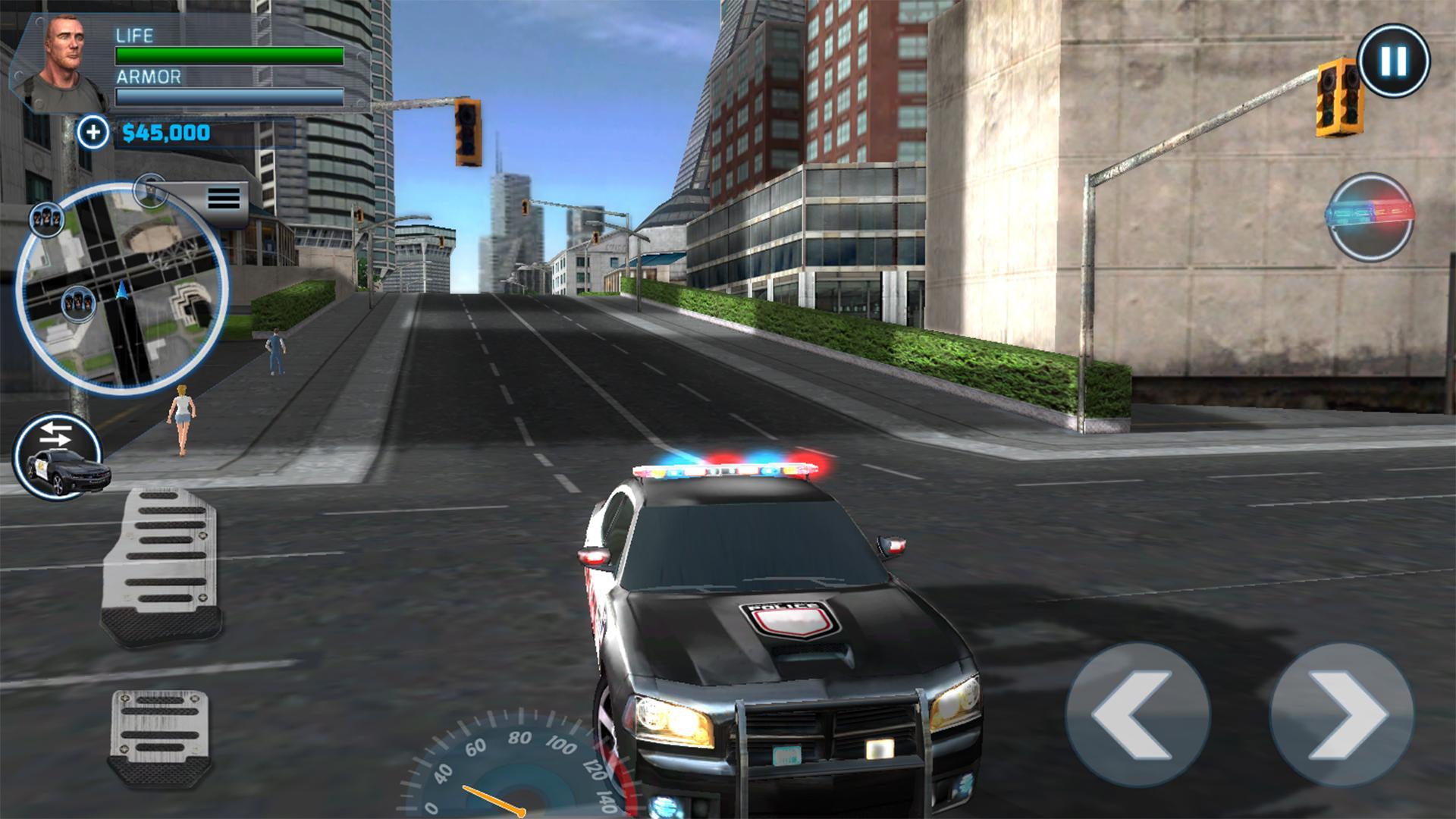The width and height of the screenshot is (1456, 819).
Task: Select the player avatar portrait
Action: pyautogui.click(x=64, y=53)
